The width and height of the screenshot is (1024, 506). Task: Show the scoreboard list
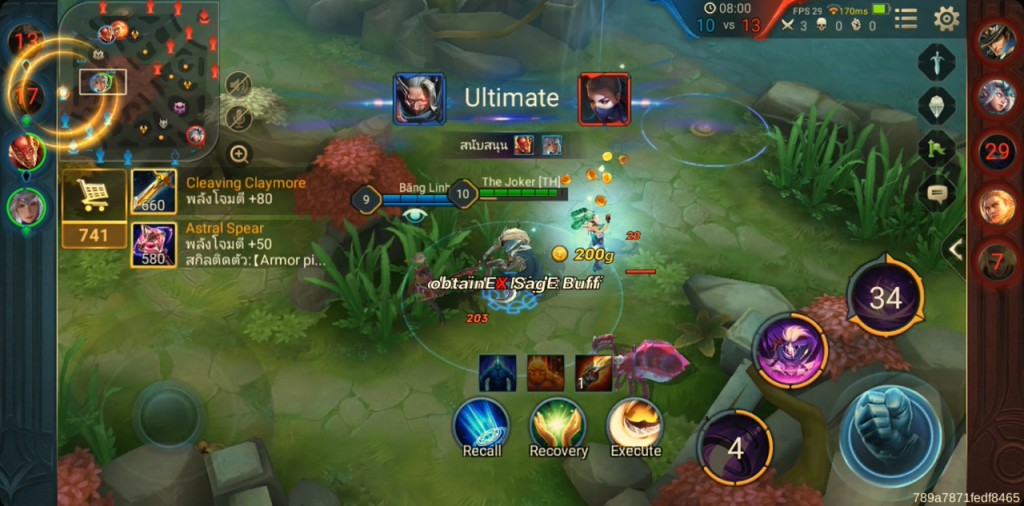(x=905, y=18)
